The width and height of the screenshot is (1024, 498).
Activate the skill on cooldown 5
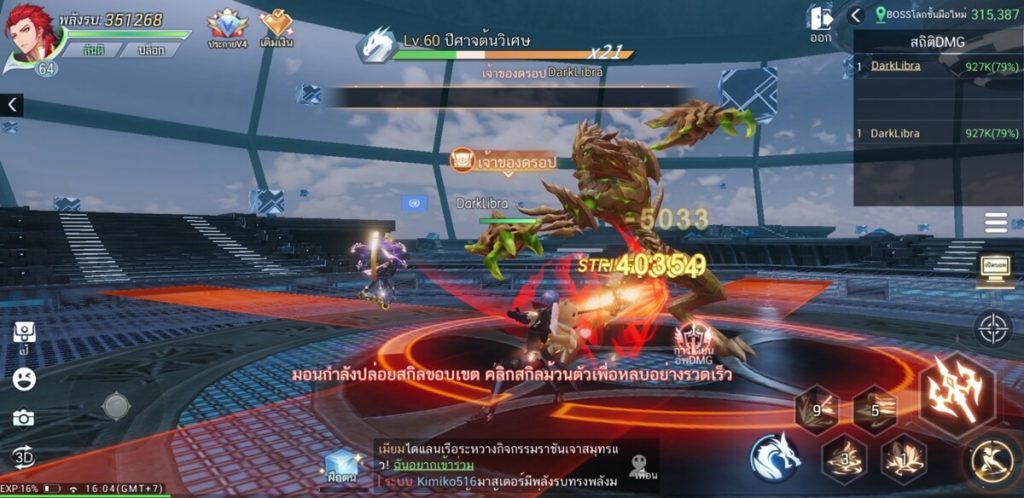(874, 409)
